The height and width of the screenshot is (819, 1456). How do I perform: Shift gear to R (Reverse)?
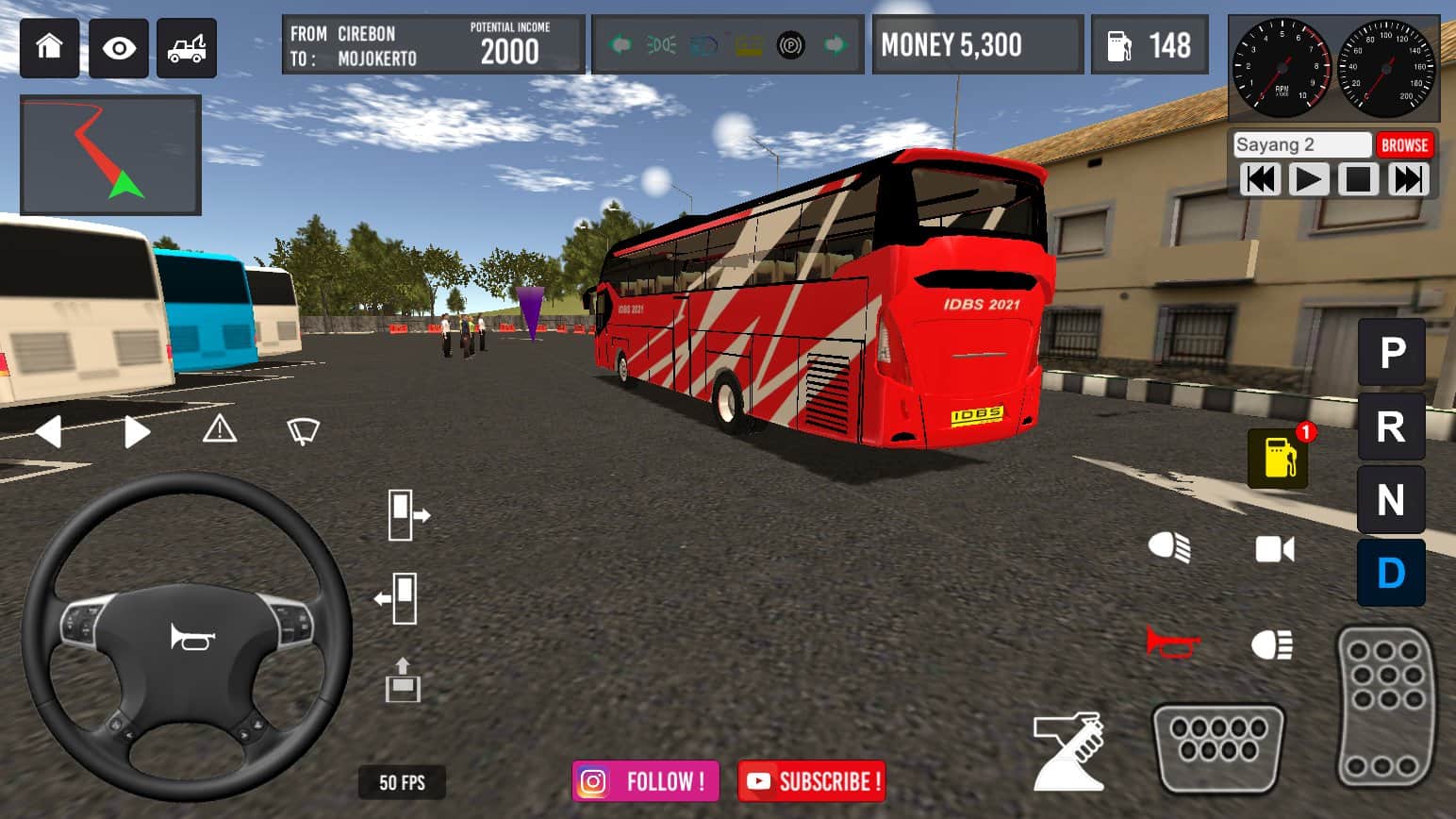1391,426
